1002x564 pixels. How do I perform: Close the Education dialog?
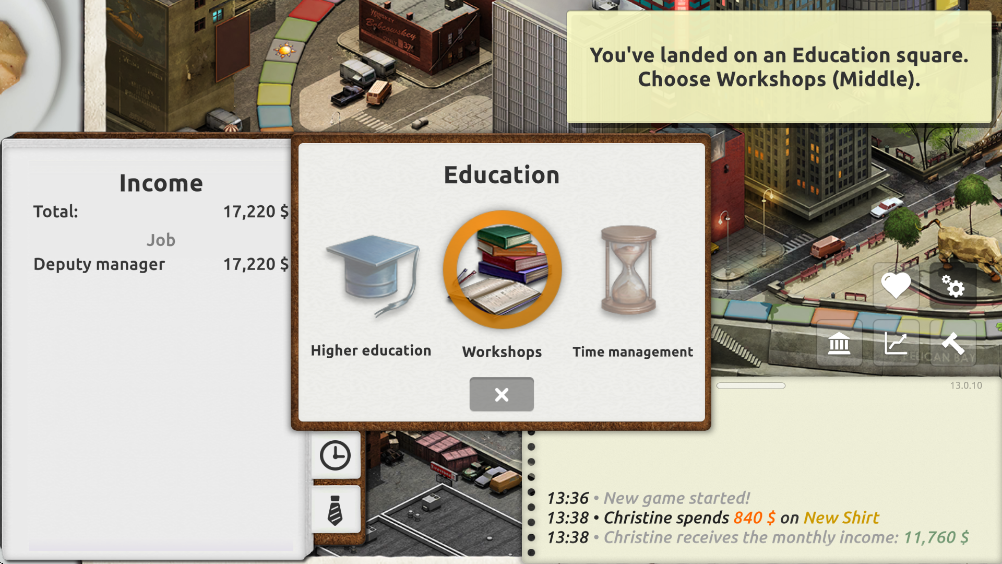[x=502, y=394]
